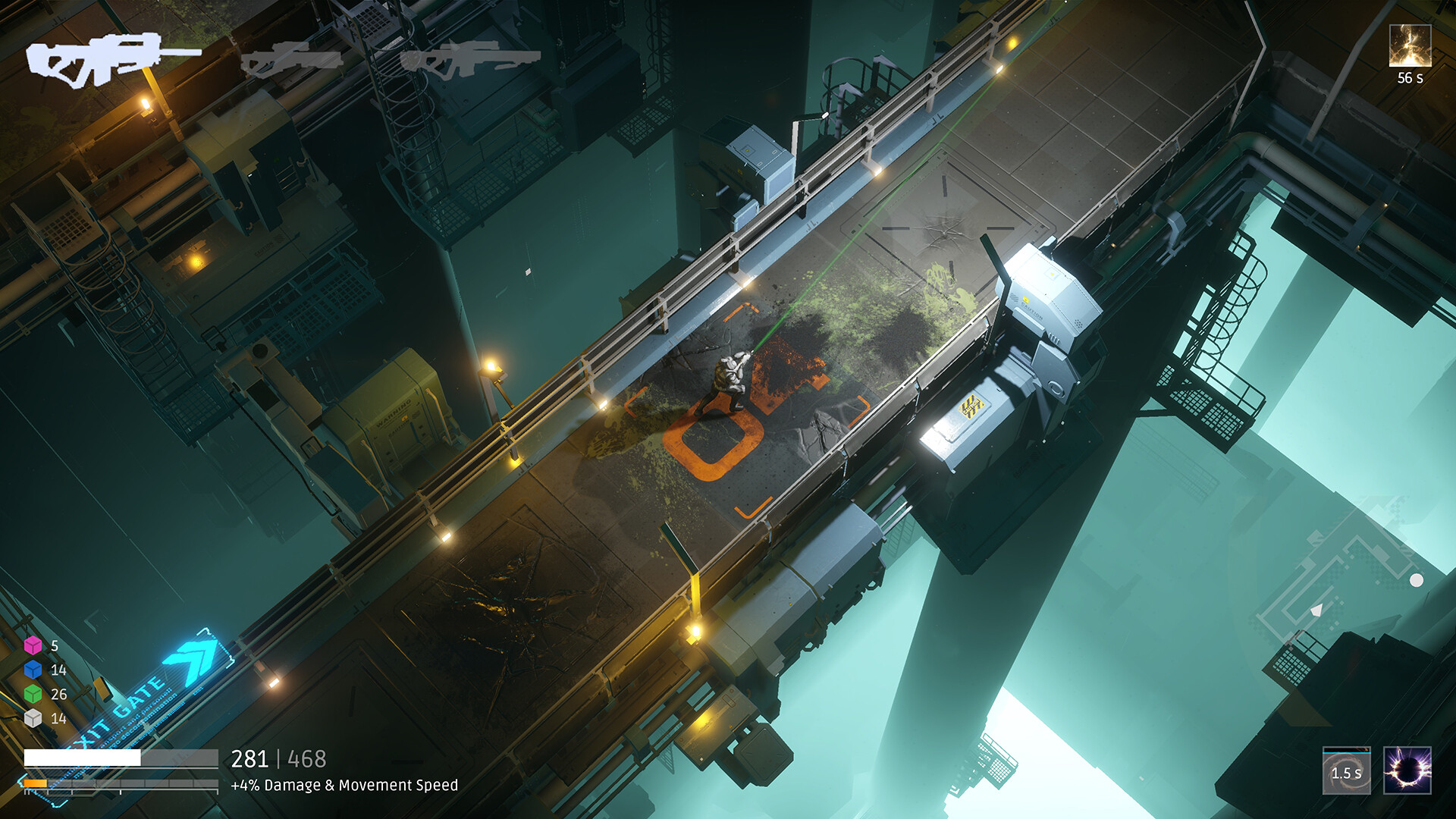Viewport: 1456px width, 819px height.
Task: Click the 281 health value
Action: tap(252, 759)
